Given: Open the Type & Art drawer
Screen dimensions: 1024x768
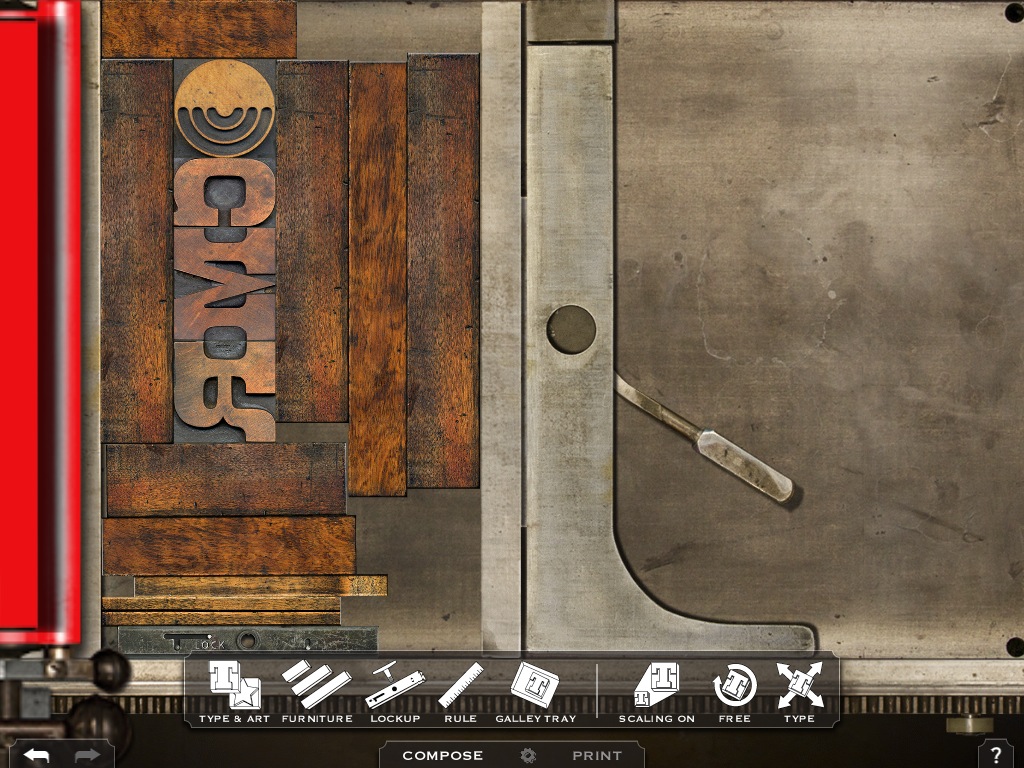Looking at the screenshot, I should (234, 690).
